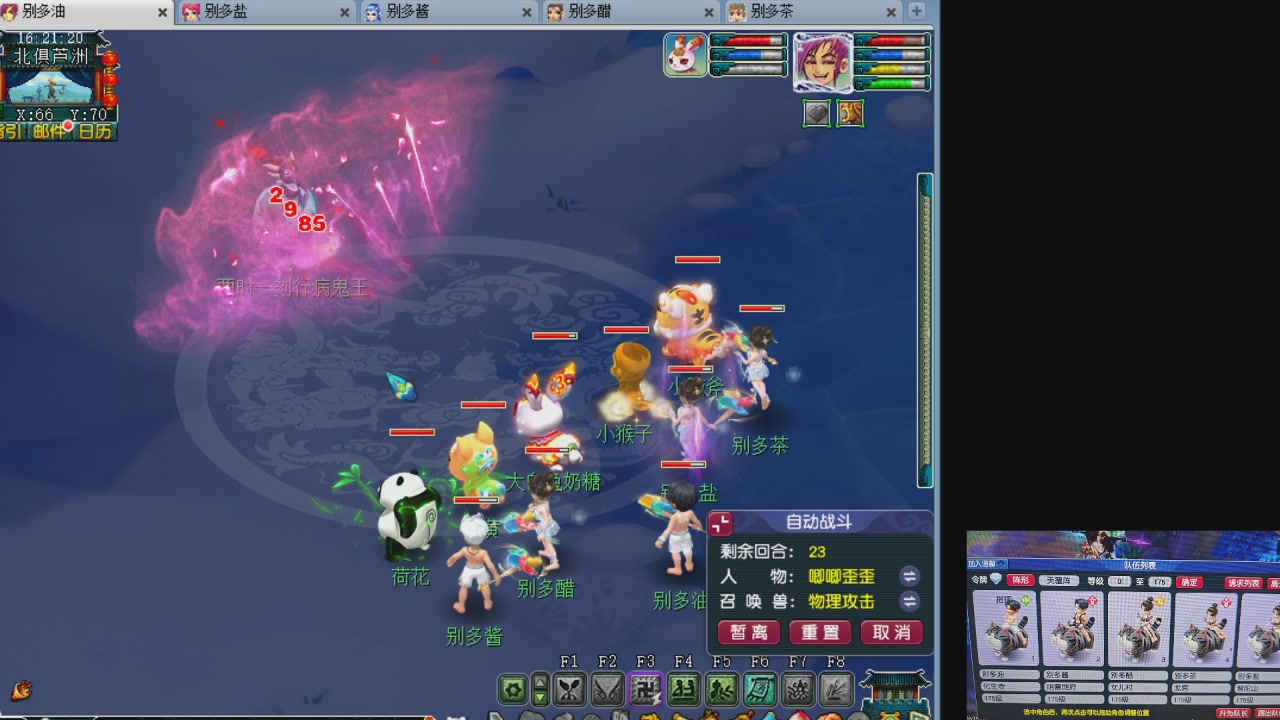Open the 人物 character action dropdown
1280x720 pixels.
pos(909,578)
